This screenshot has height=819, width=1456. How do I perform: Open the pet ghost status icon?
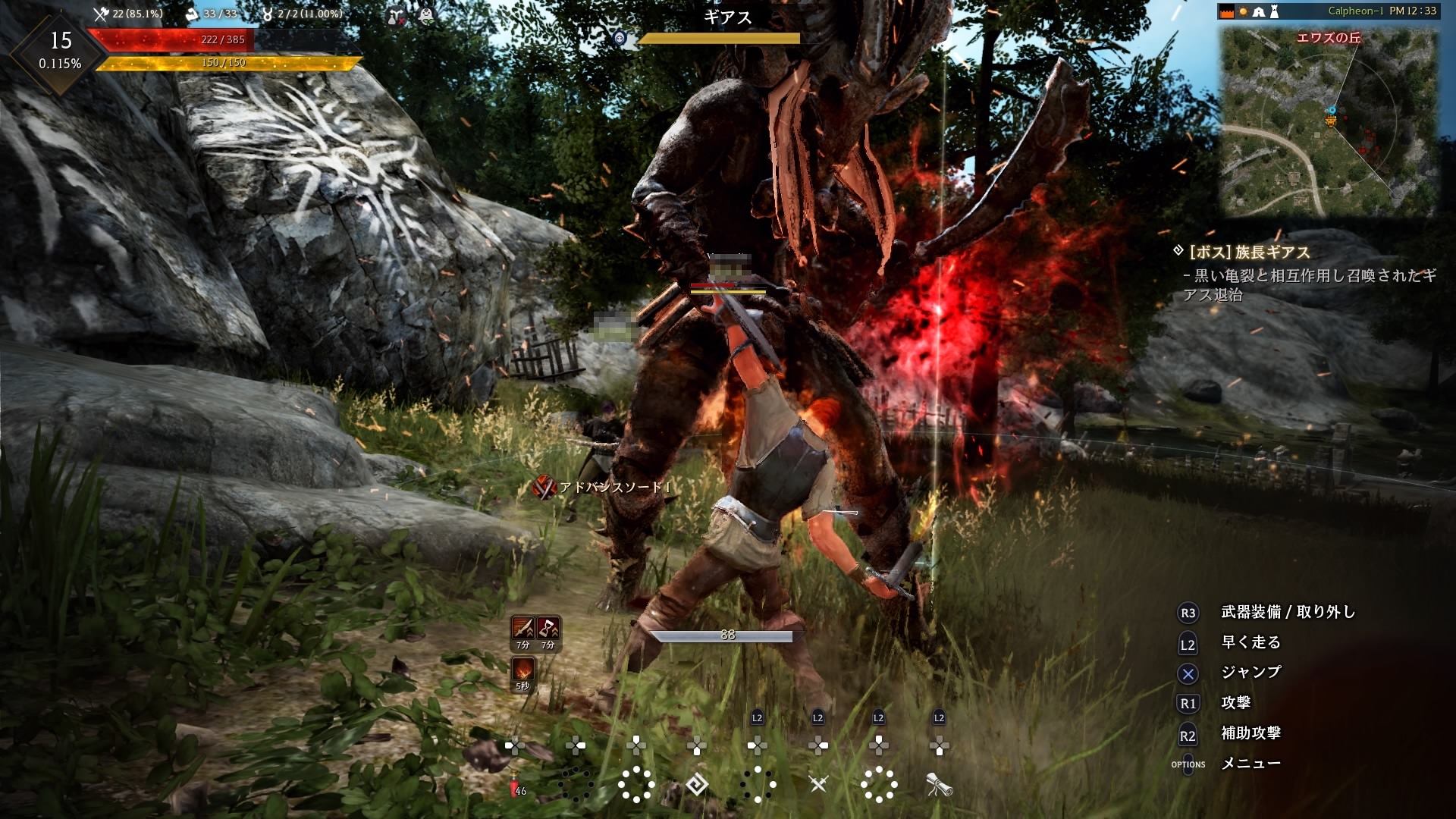click(426, 14)
